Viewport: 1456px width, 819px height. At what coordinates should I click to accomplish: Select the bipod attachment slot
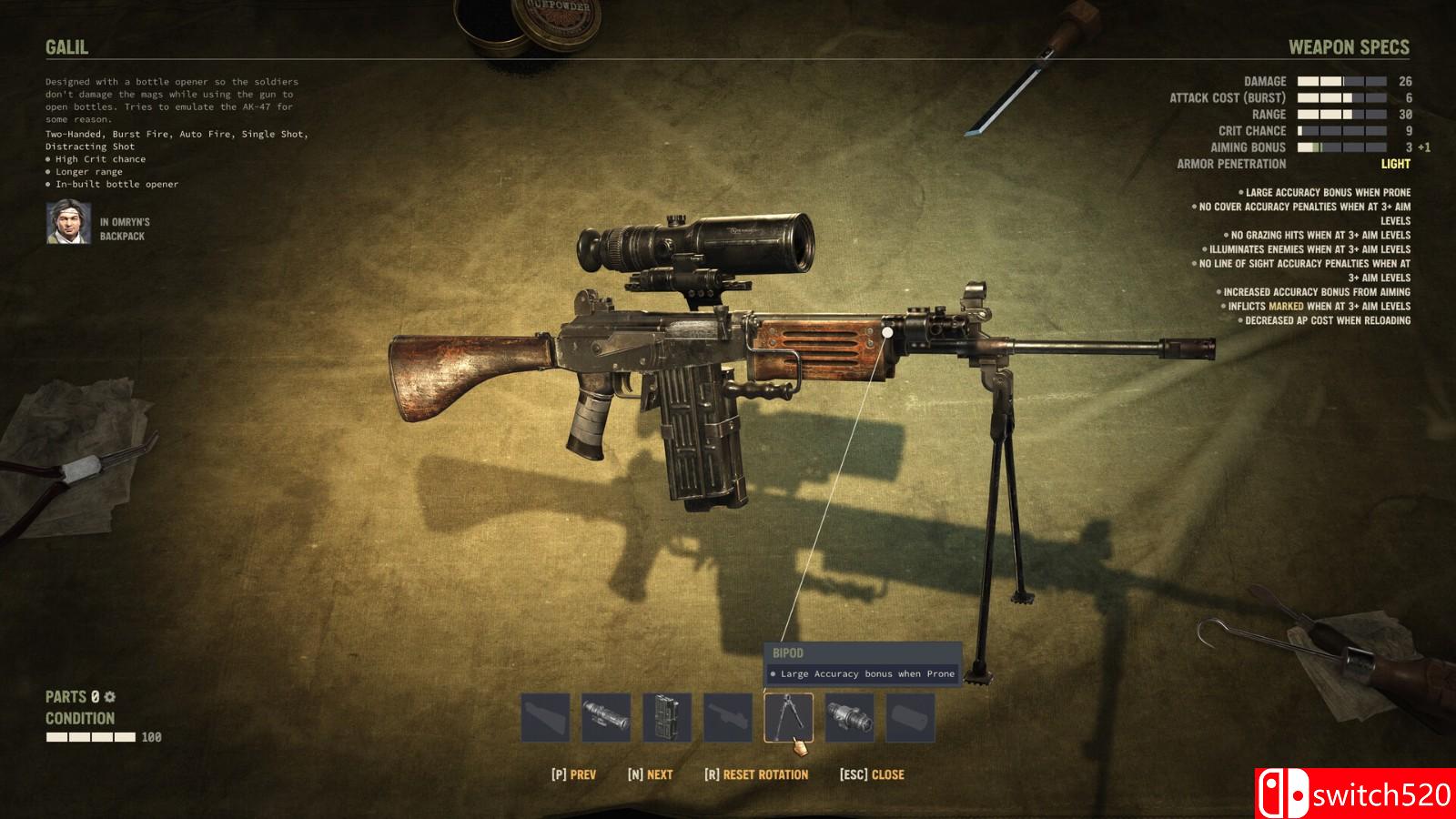point(788,717)
